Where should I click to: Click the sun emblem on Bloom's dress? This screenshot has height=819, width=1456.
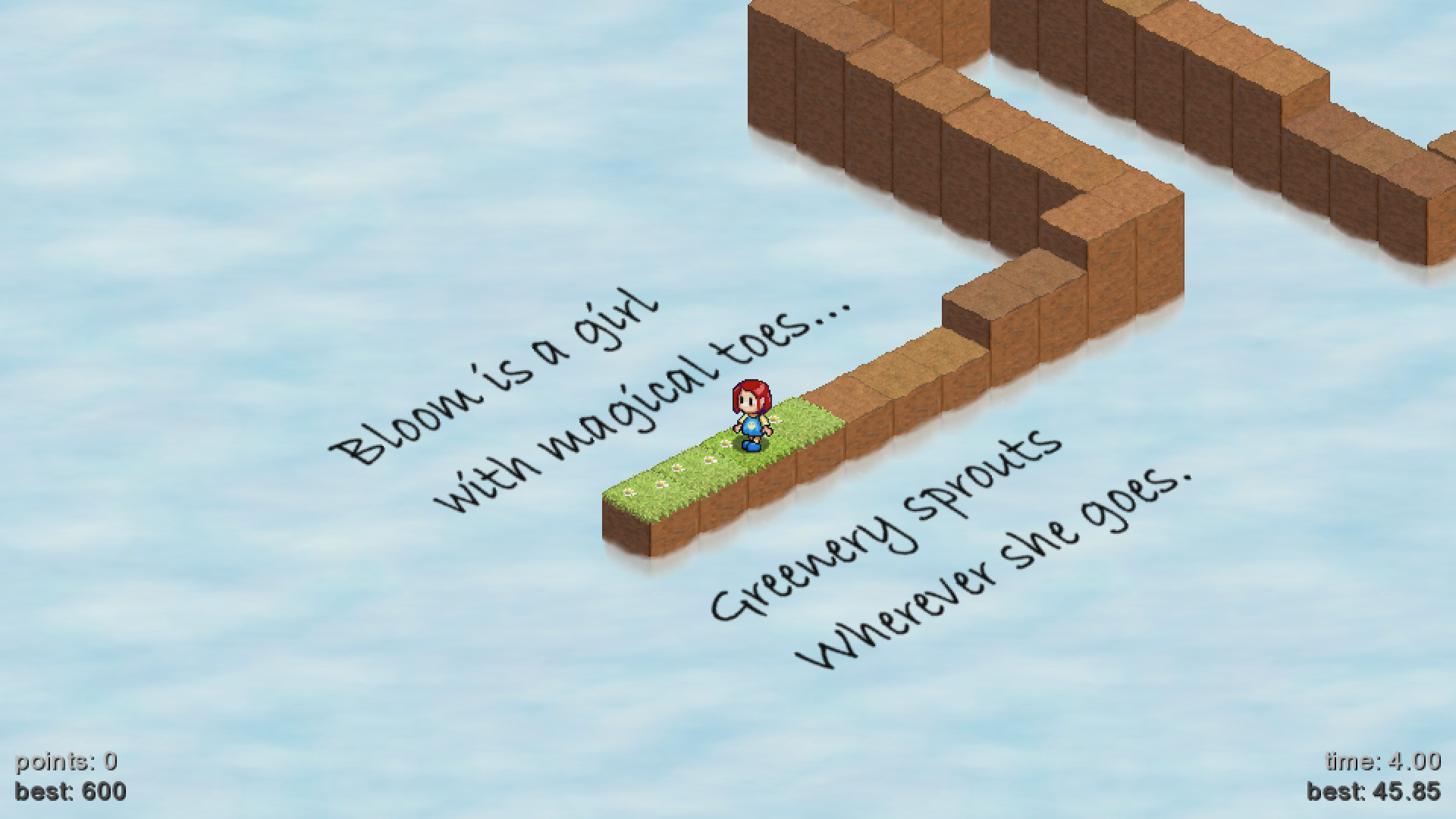click(752, 426)
